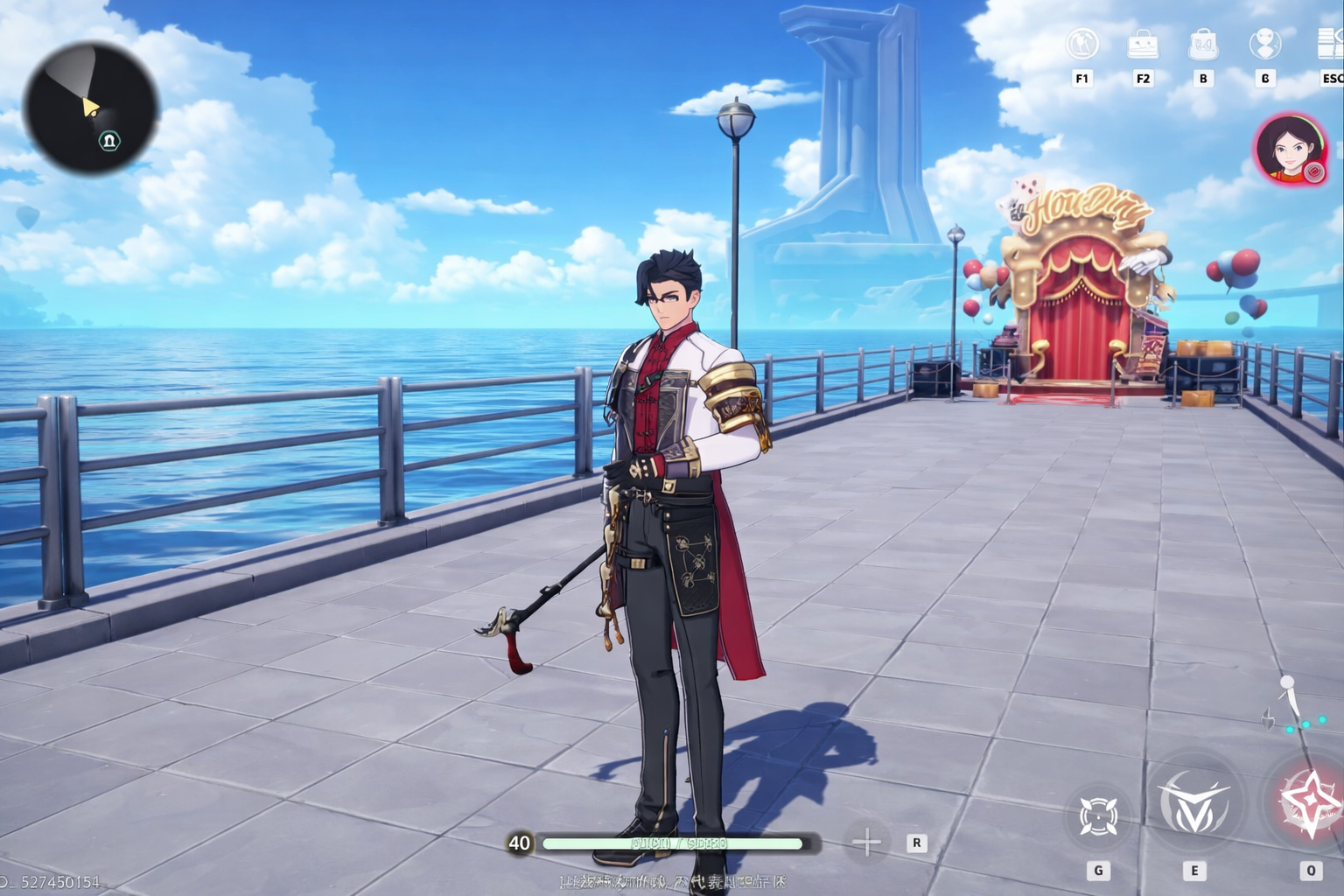Image resolution: width=1344 pixels, height=896 pixels.
Task: Activate the crosshair target ability
Action: tap(1098, 816)
